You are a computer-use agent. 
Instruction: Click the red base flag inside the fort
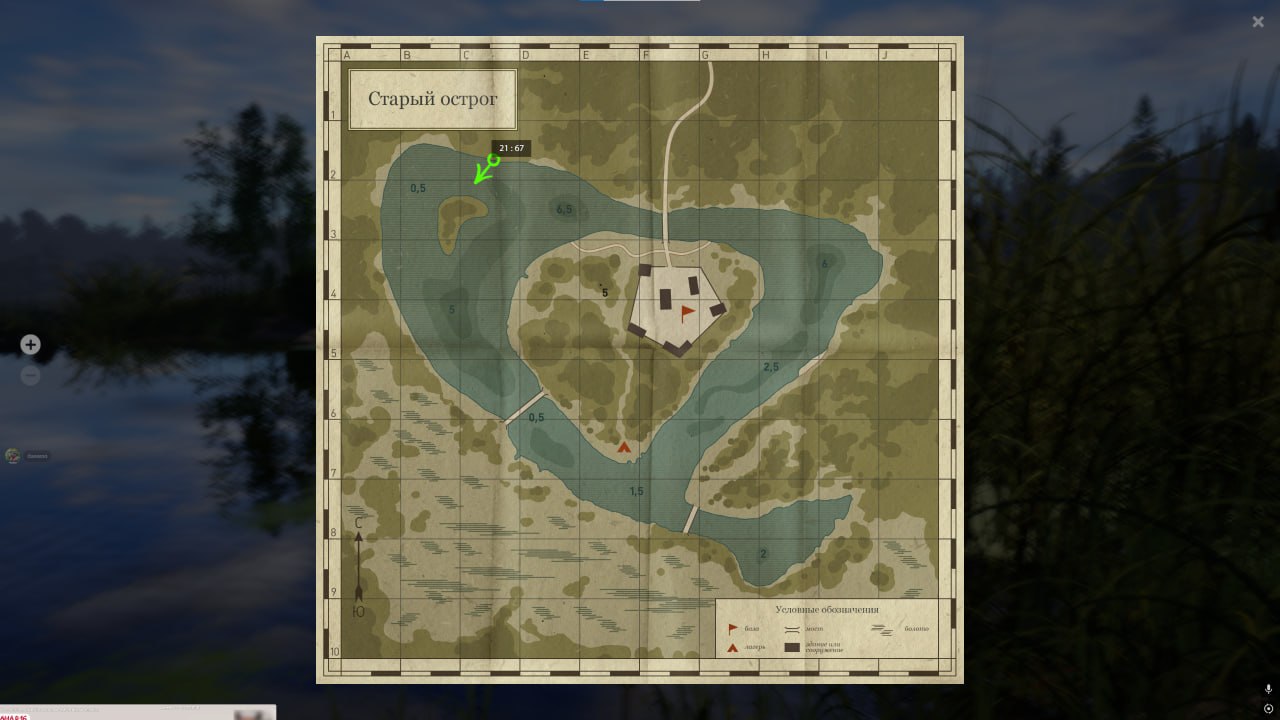pyautogui.click(x=686, y=312)
